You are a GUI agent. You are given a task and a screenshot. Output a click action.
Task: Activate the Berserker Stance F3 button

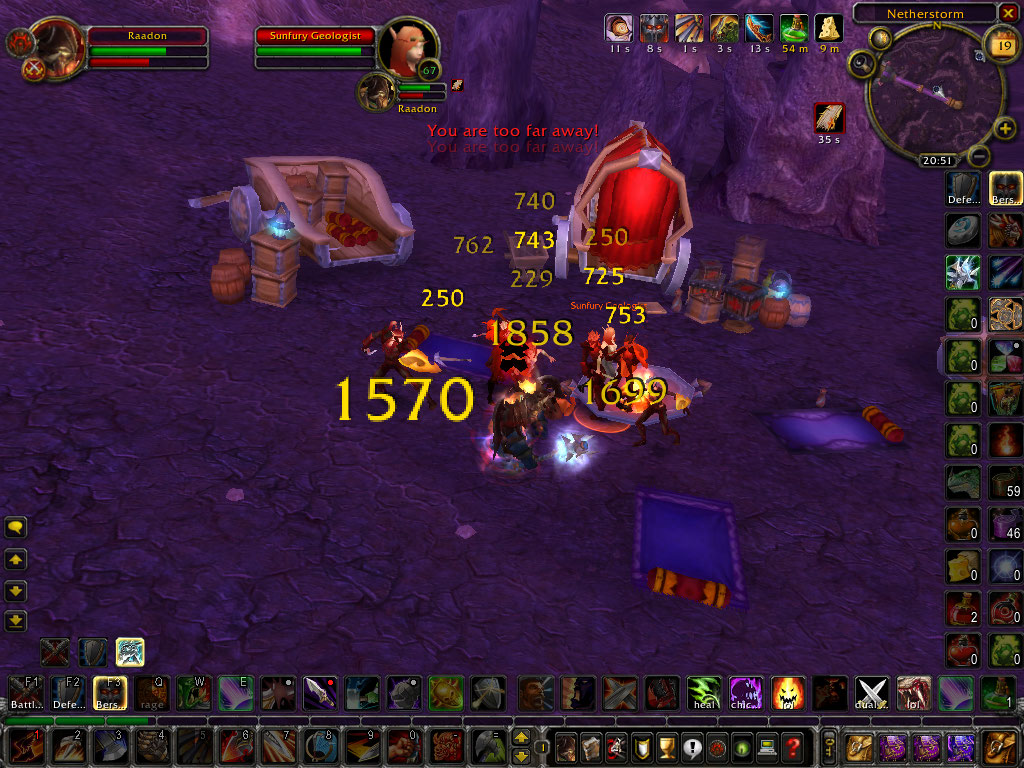(x=107, y=691)
